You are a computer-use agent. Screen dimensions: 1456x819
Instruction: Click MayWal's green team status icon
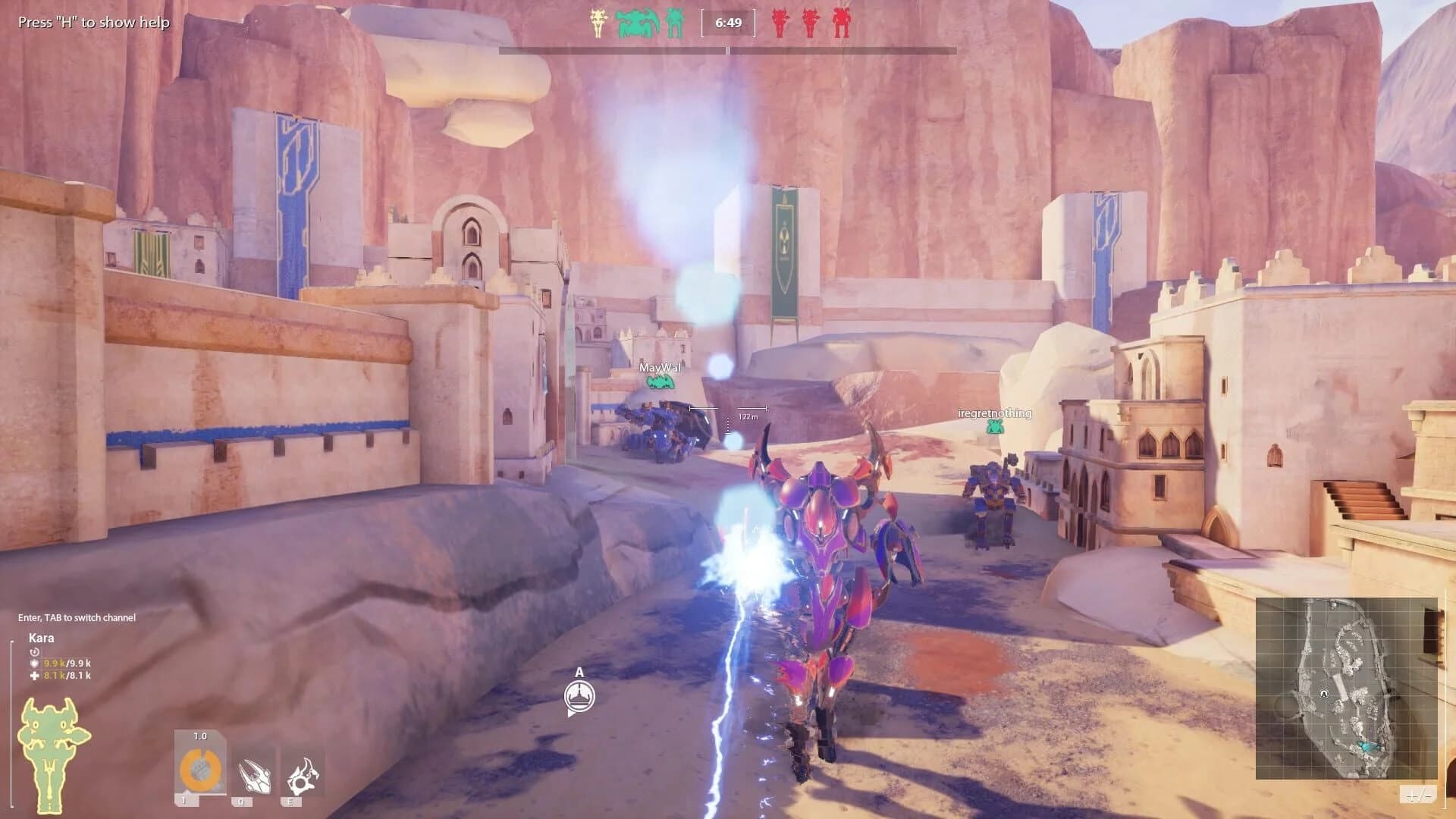(x=659, y=383)
